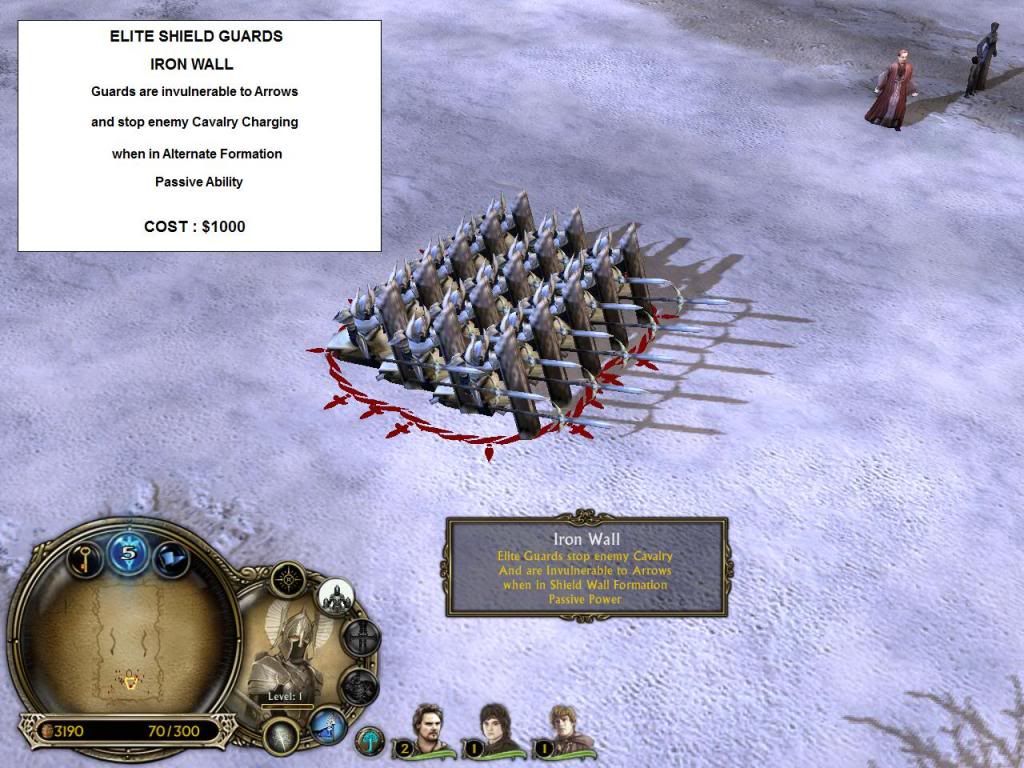Click the teal tree round button
Viewport: 1024px width, 768px height.
pyautogui.click(x=370, y=742)
